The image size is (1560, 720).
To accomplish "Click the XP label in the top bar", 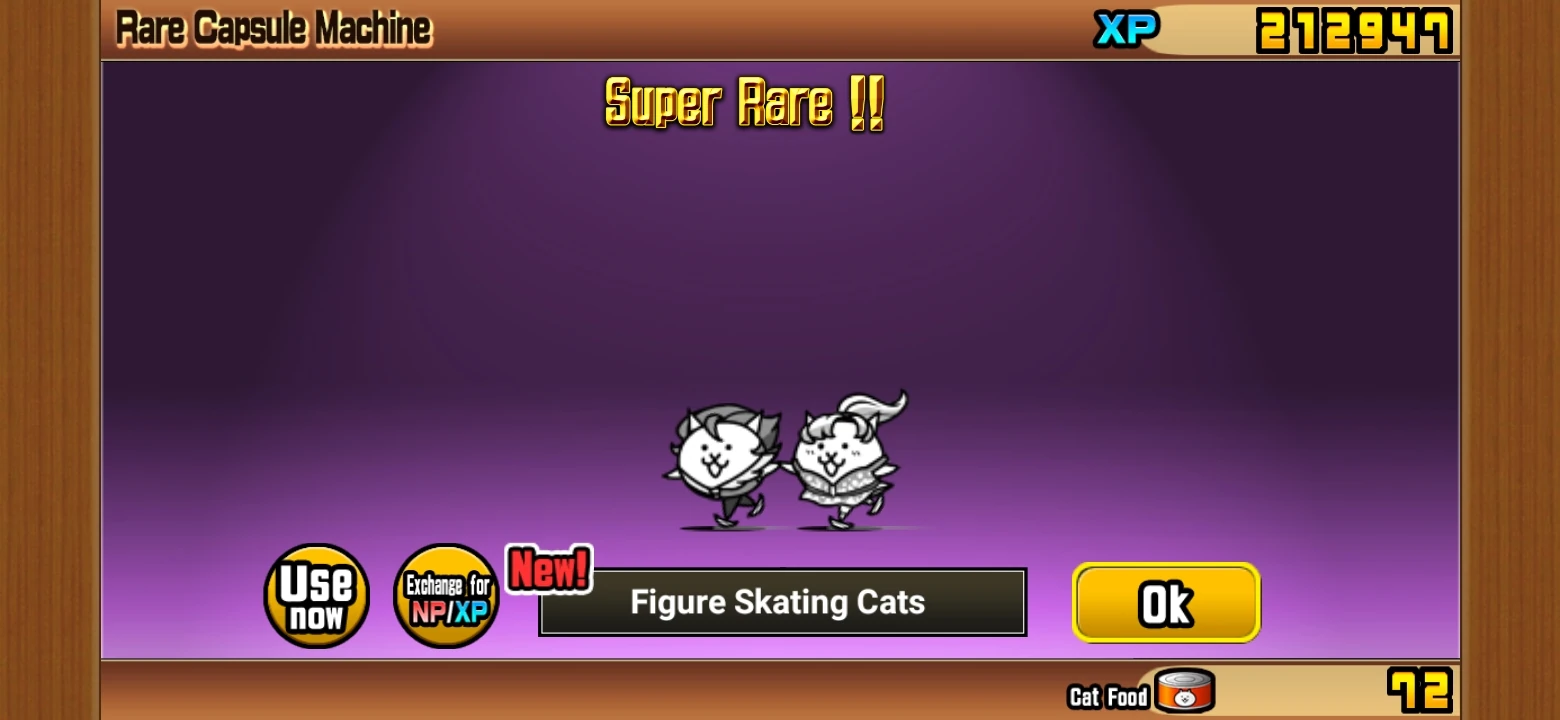I will coord(1126,29).
